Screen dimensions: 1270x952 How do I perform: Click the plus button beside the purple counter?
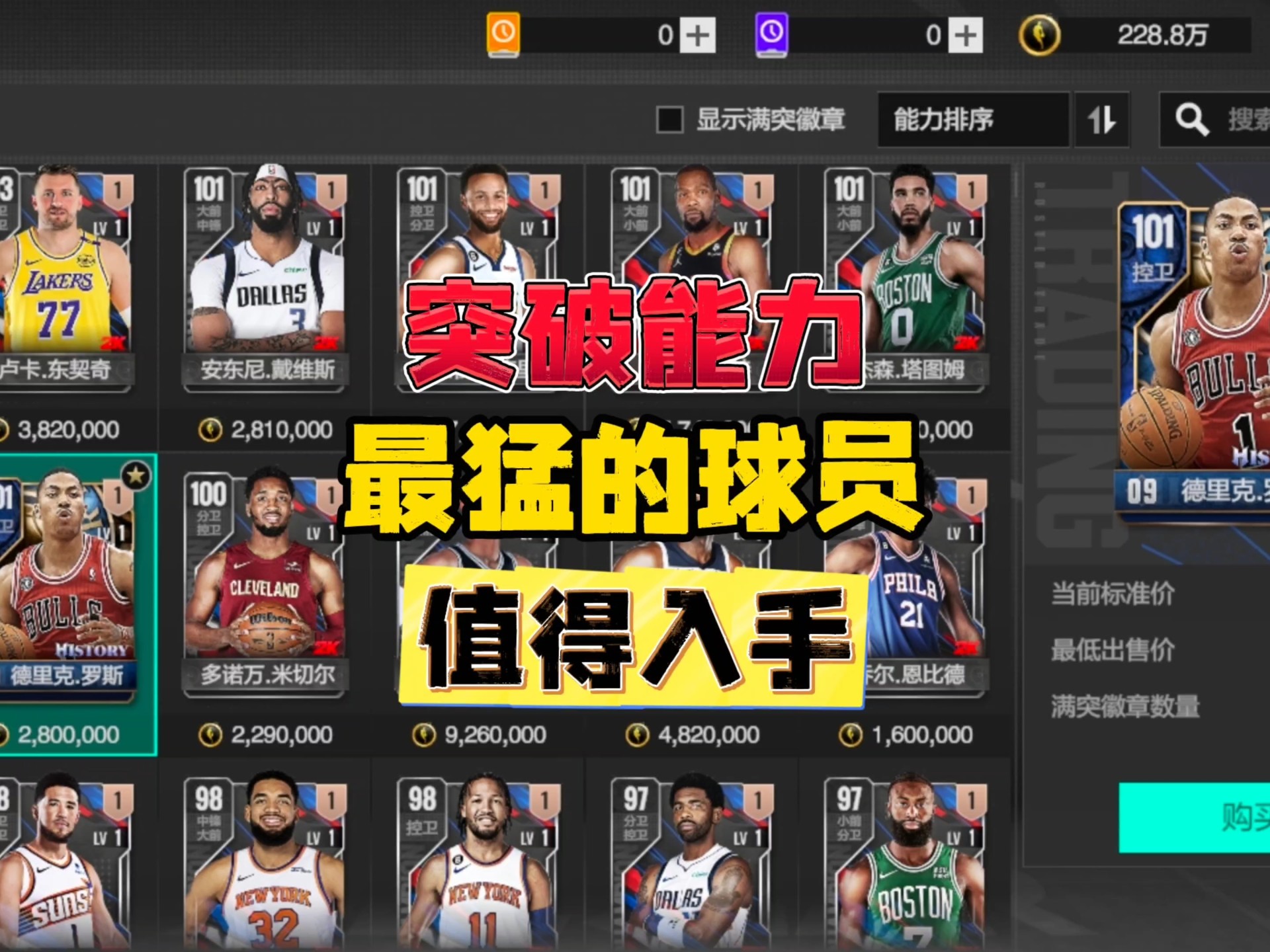coord(964,36)
